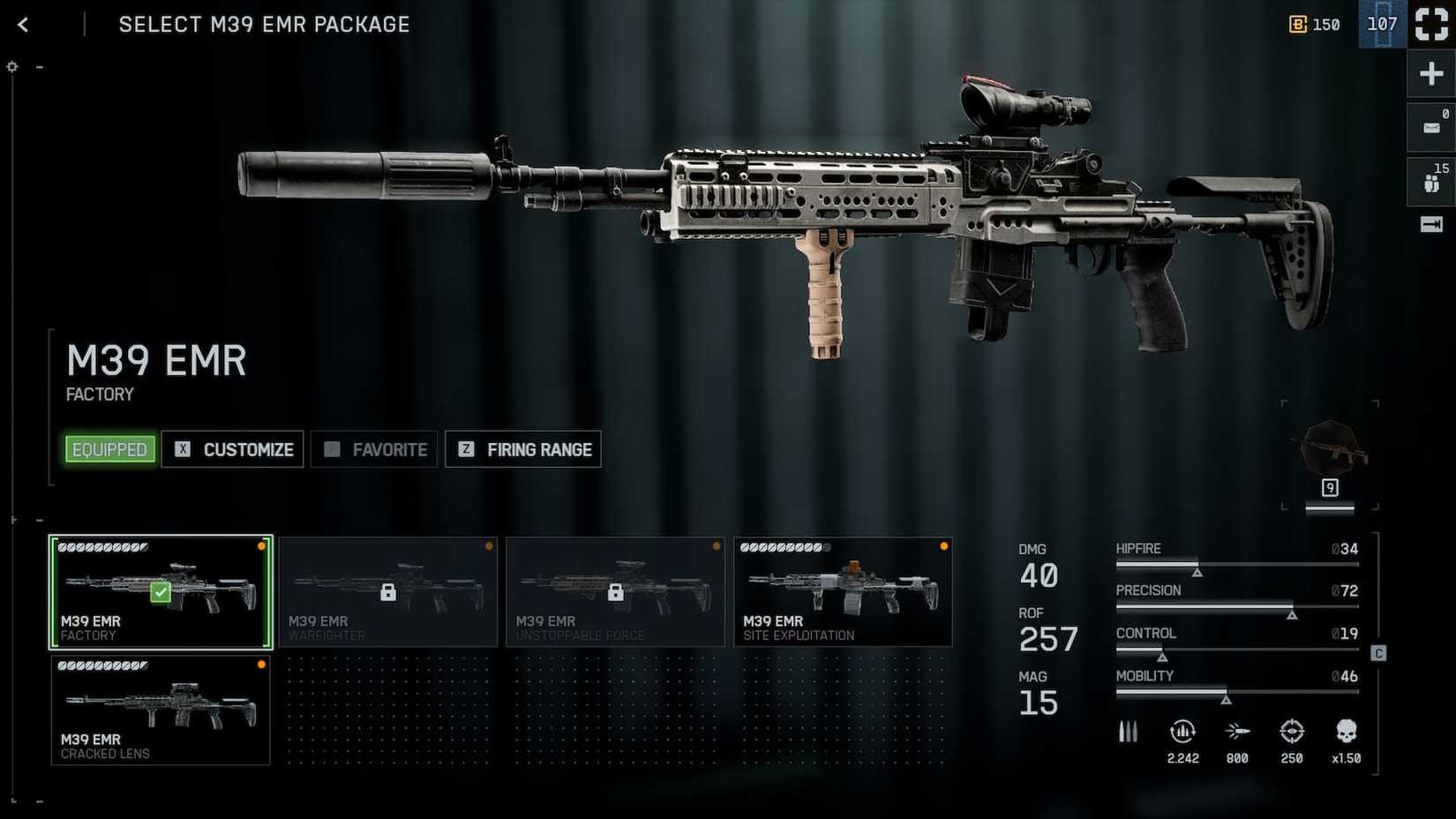
Task: Select the Site Exploitation package
Action: coord(843,592)
